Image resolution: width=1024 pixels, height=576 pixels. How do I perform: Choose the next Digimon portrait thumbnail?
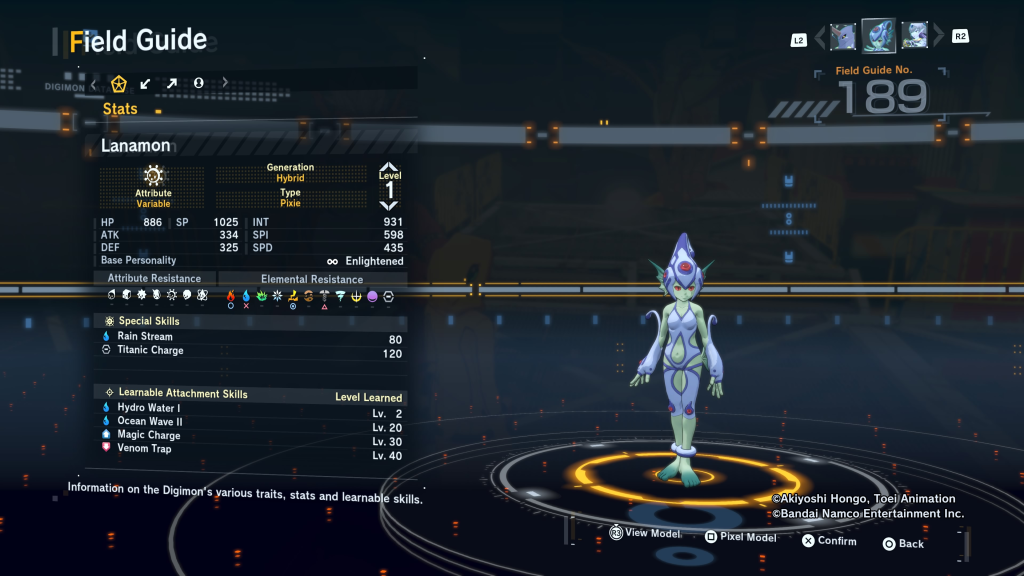tap(914, 37)
